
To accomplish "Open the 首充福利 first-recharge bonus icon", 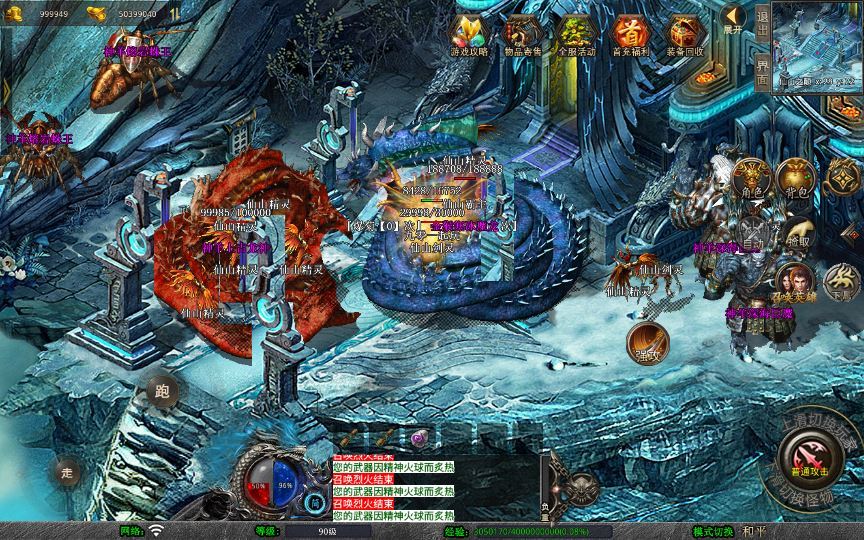I will click(x=630, y=34).
